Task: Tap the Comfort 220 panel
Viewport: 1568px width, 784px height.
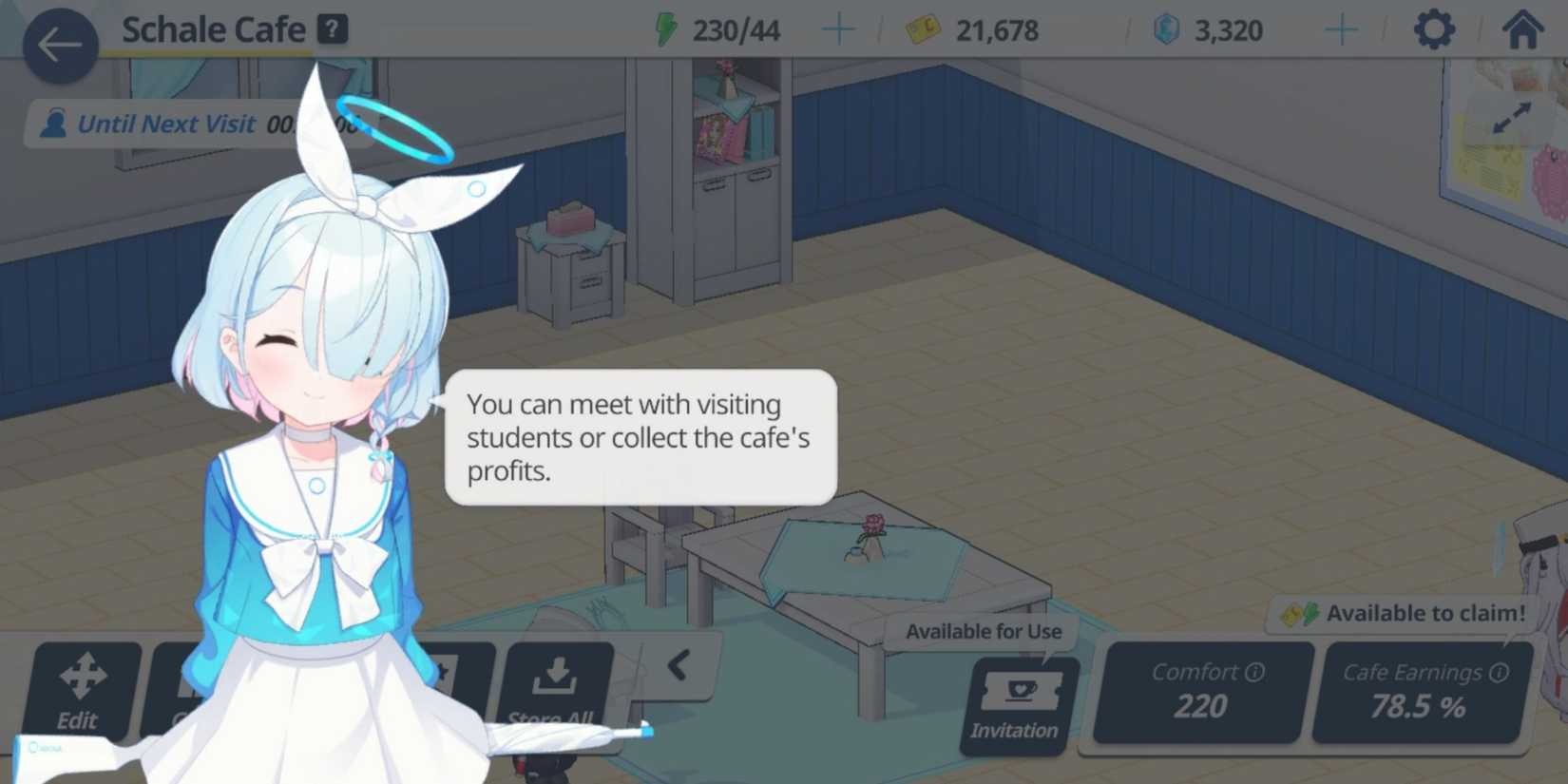Action: click(x=1199, y=694)
